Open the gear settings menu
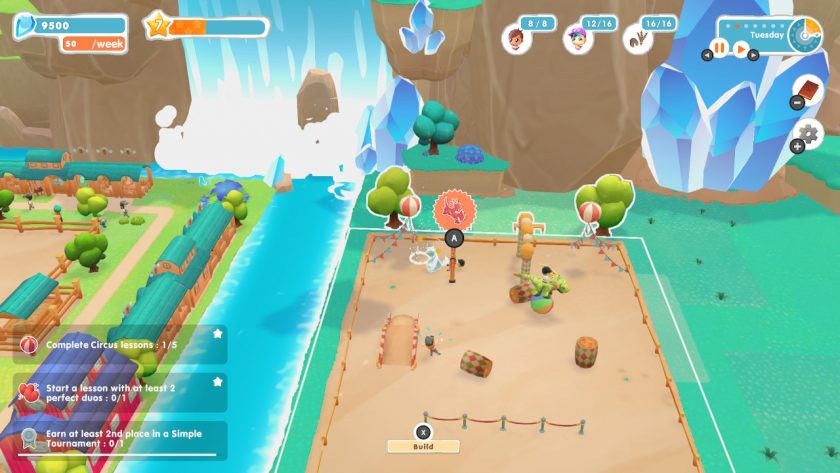840x473 pixels. pos(808,134)
